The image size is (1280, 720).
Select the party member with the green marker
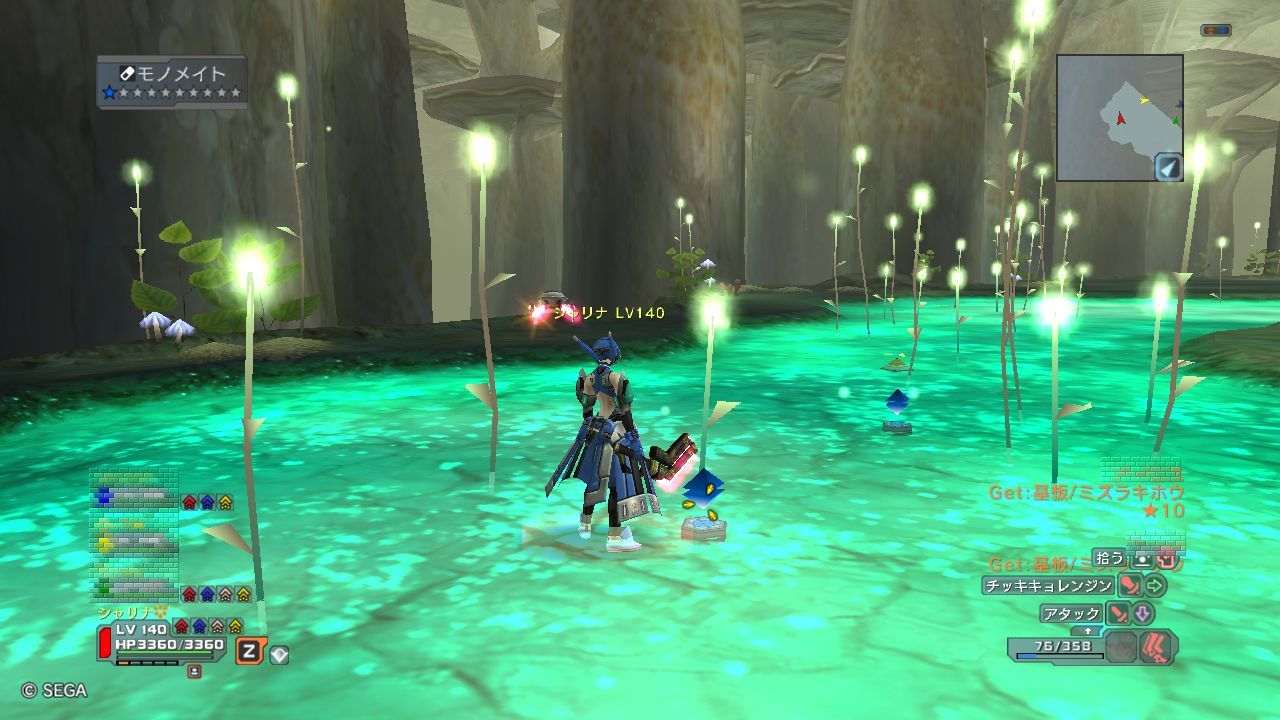pos(133,588)
